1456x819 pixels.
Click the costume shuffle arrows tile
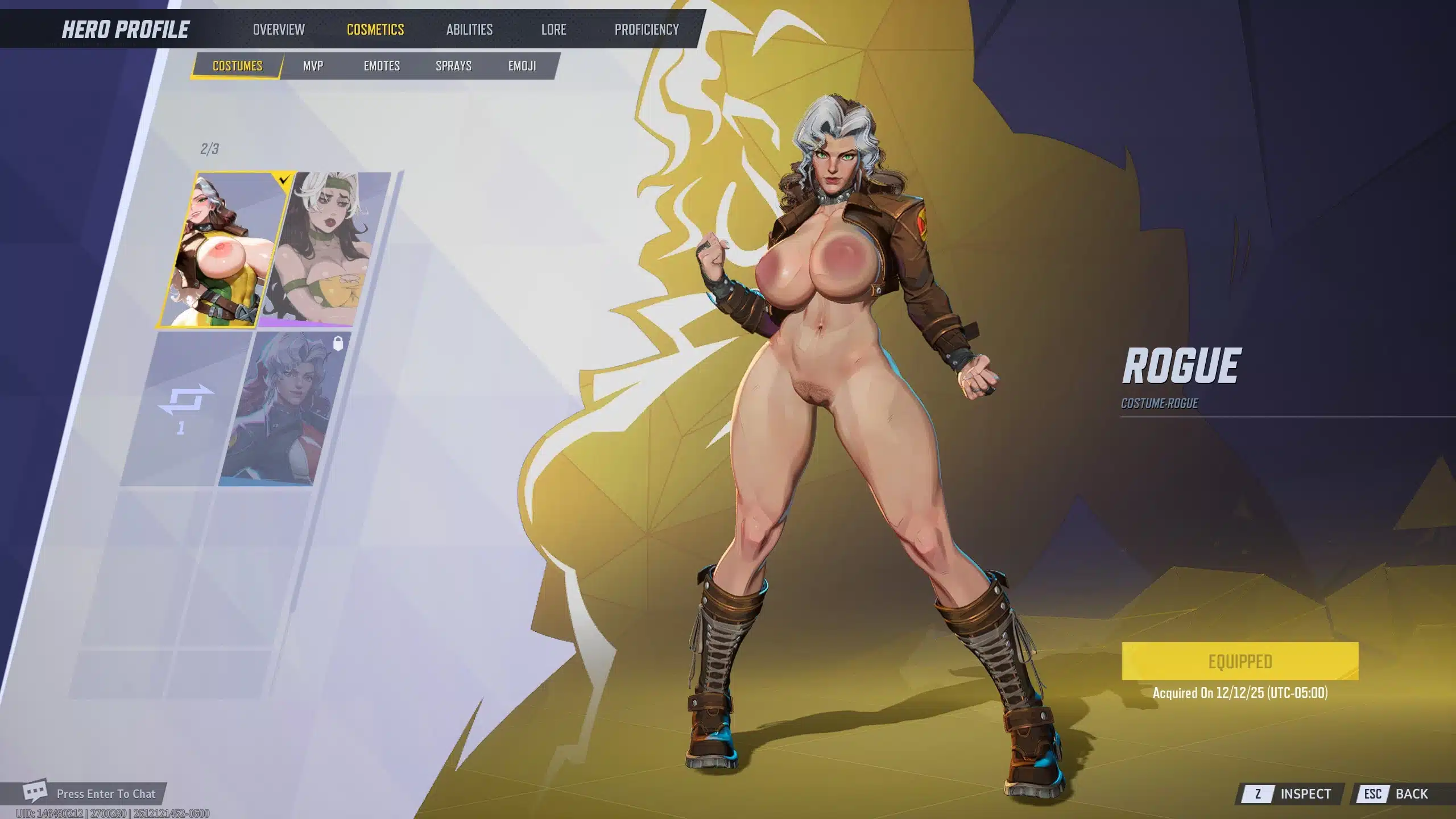click(186, 407)
